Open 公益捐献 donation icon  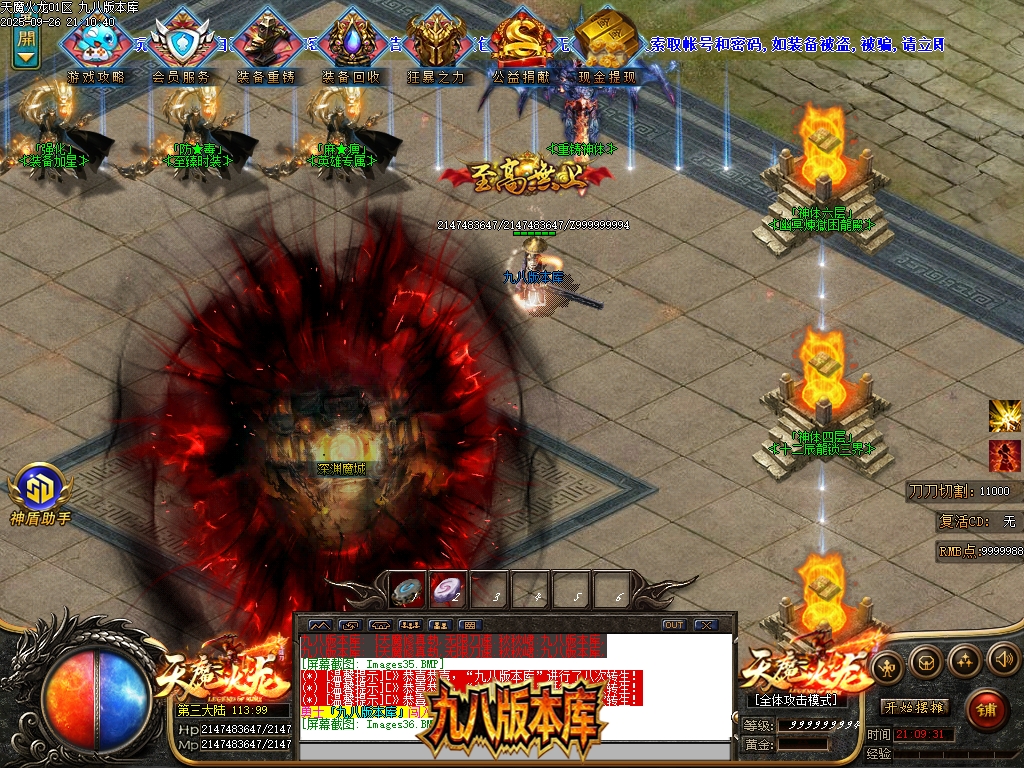[x=521, y=44]
